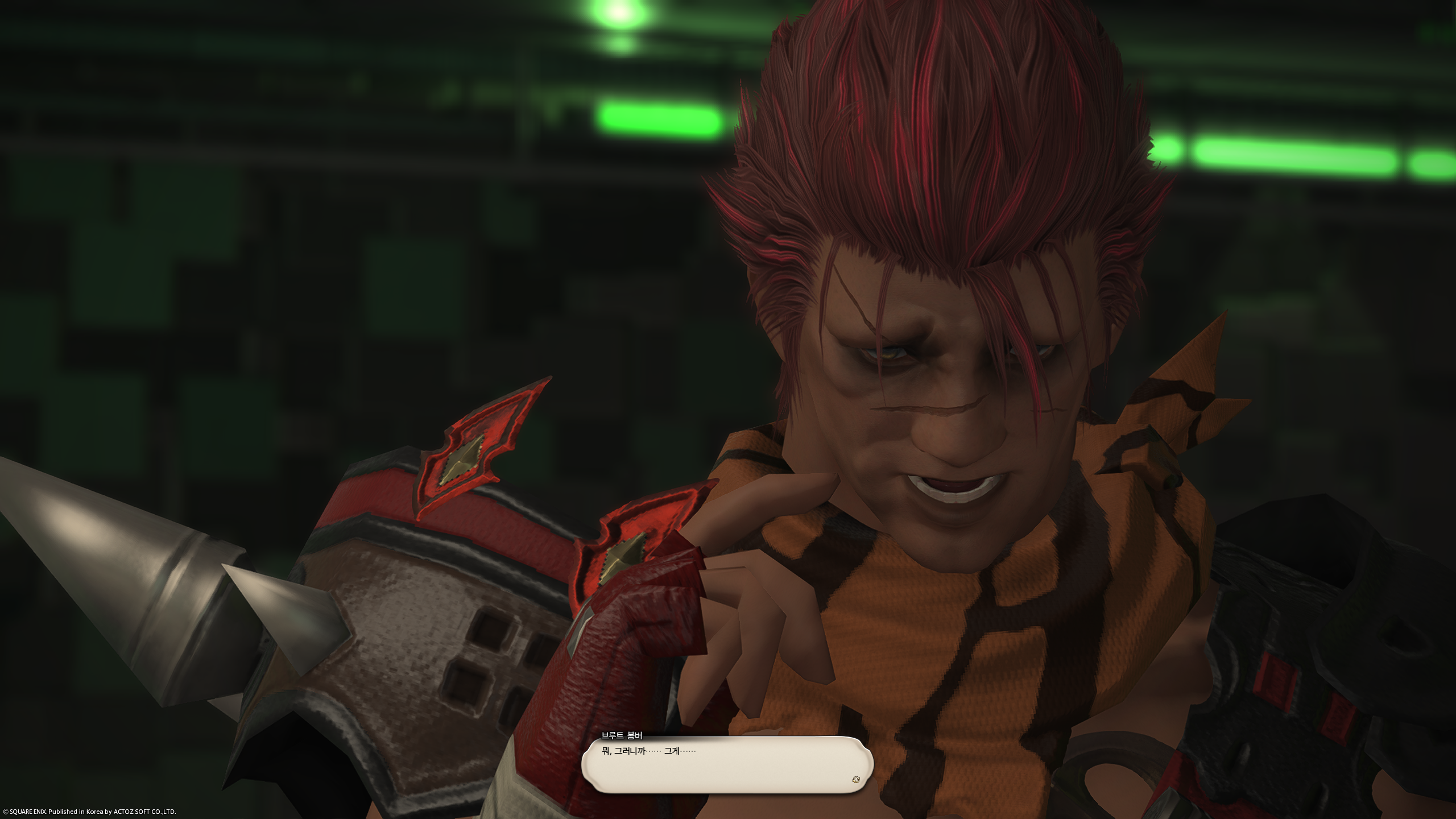Click the green ceiling light overhead

pos(617,14)
